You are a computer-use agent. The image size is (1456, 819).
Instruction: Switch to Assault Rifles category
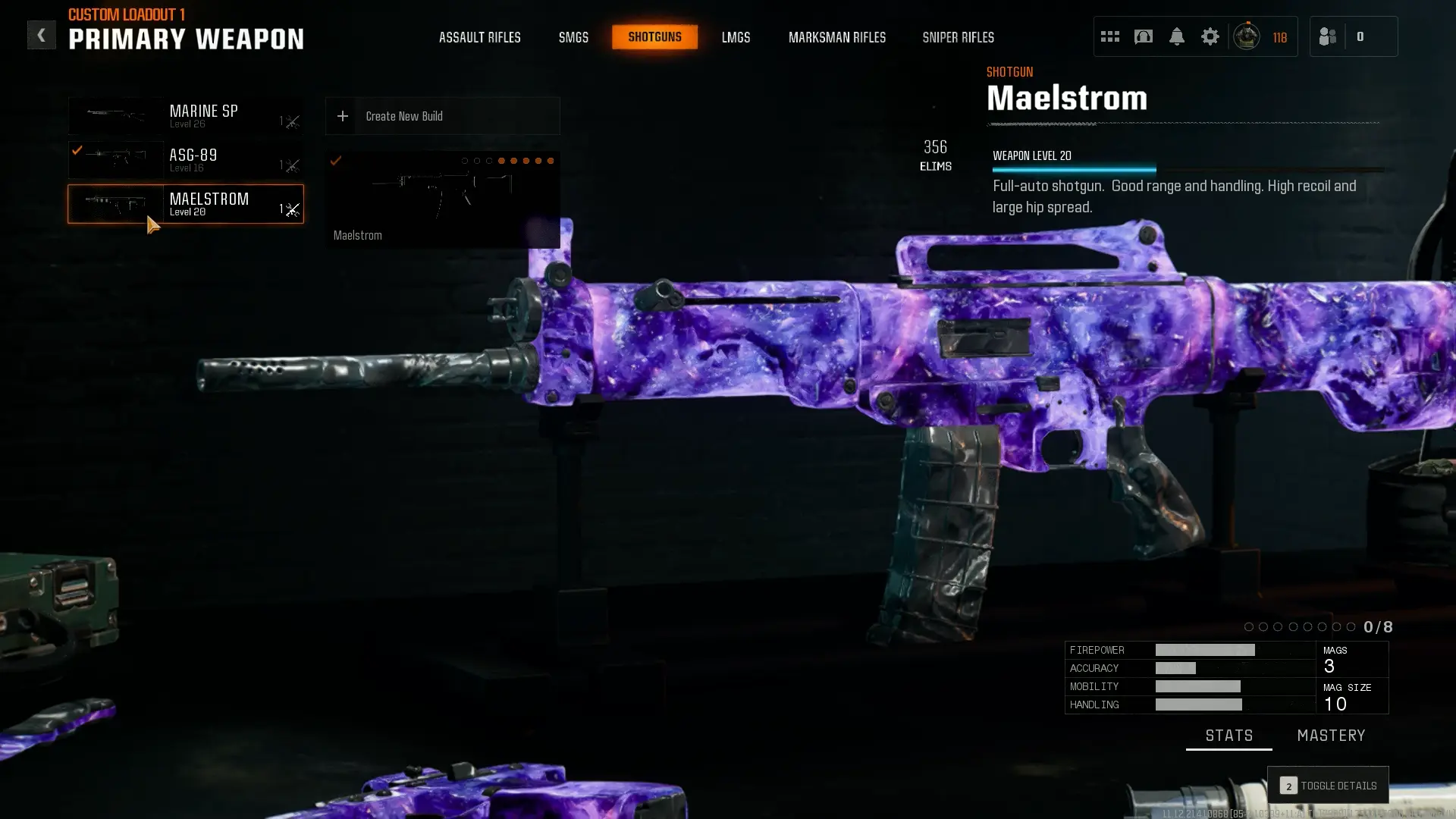pos(479,37)
